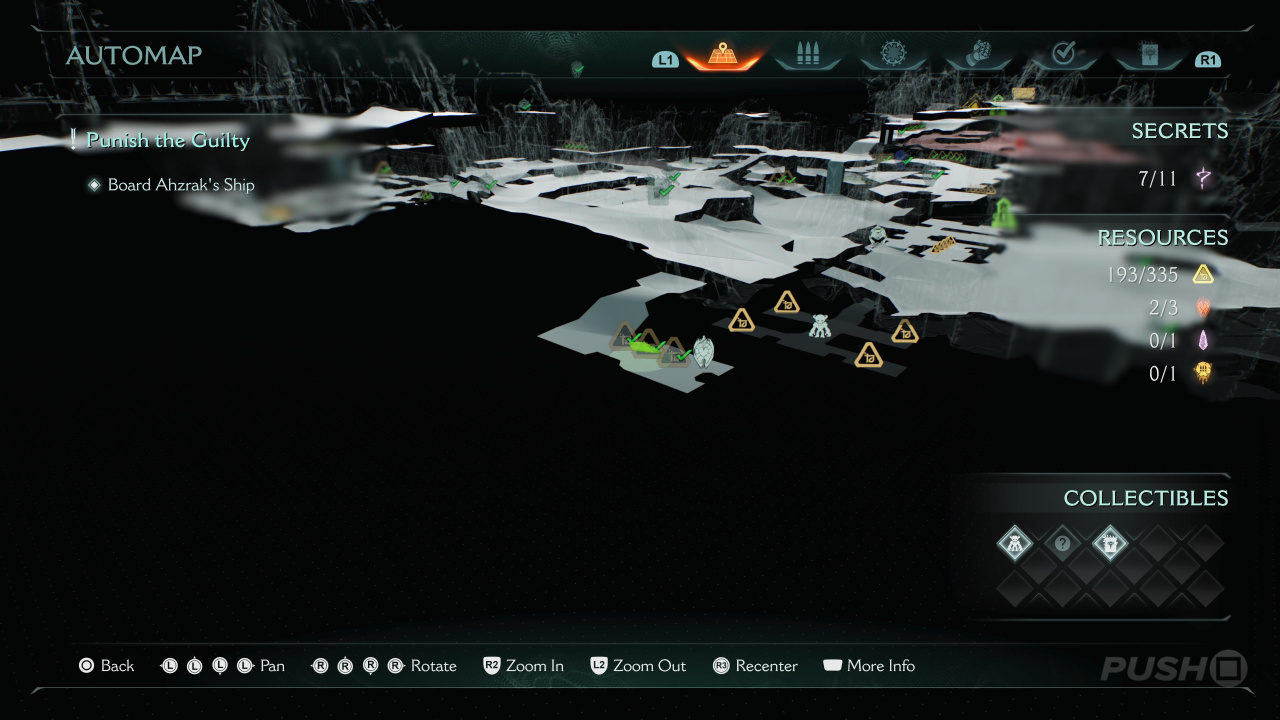Click the demon figure marker on map

820,325
